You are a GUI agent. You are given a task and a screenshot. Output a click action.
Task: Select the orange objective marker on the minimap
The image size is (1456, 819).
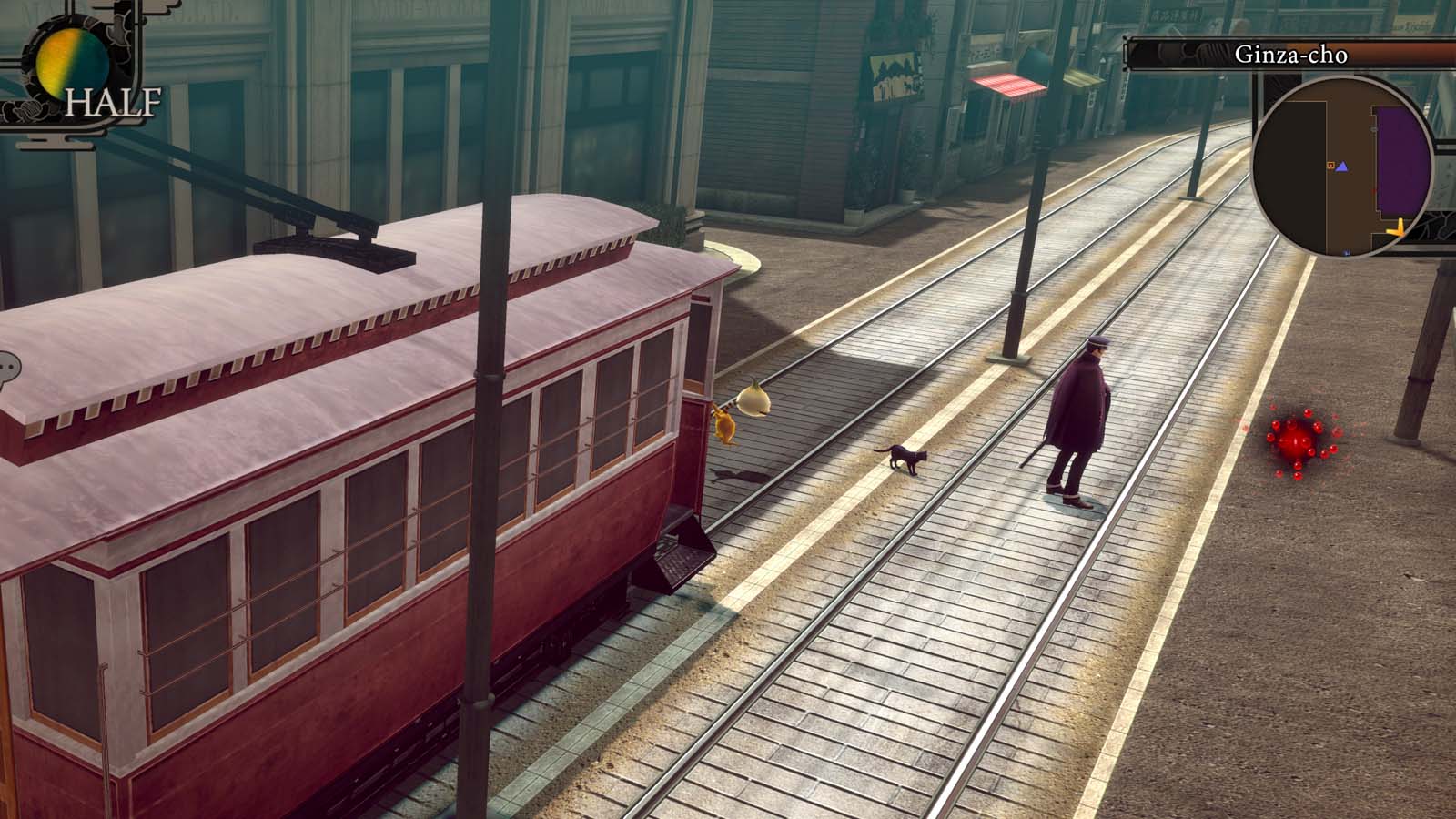click(1330, 165)
